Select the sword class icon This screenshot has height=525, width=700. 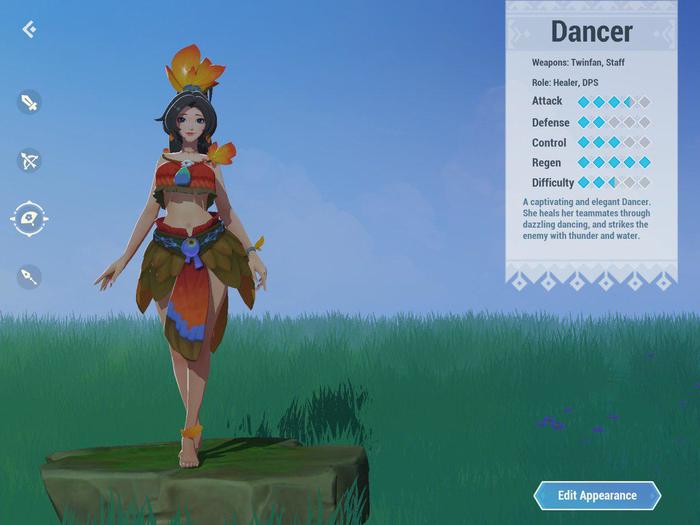[x=29, y=101]
